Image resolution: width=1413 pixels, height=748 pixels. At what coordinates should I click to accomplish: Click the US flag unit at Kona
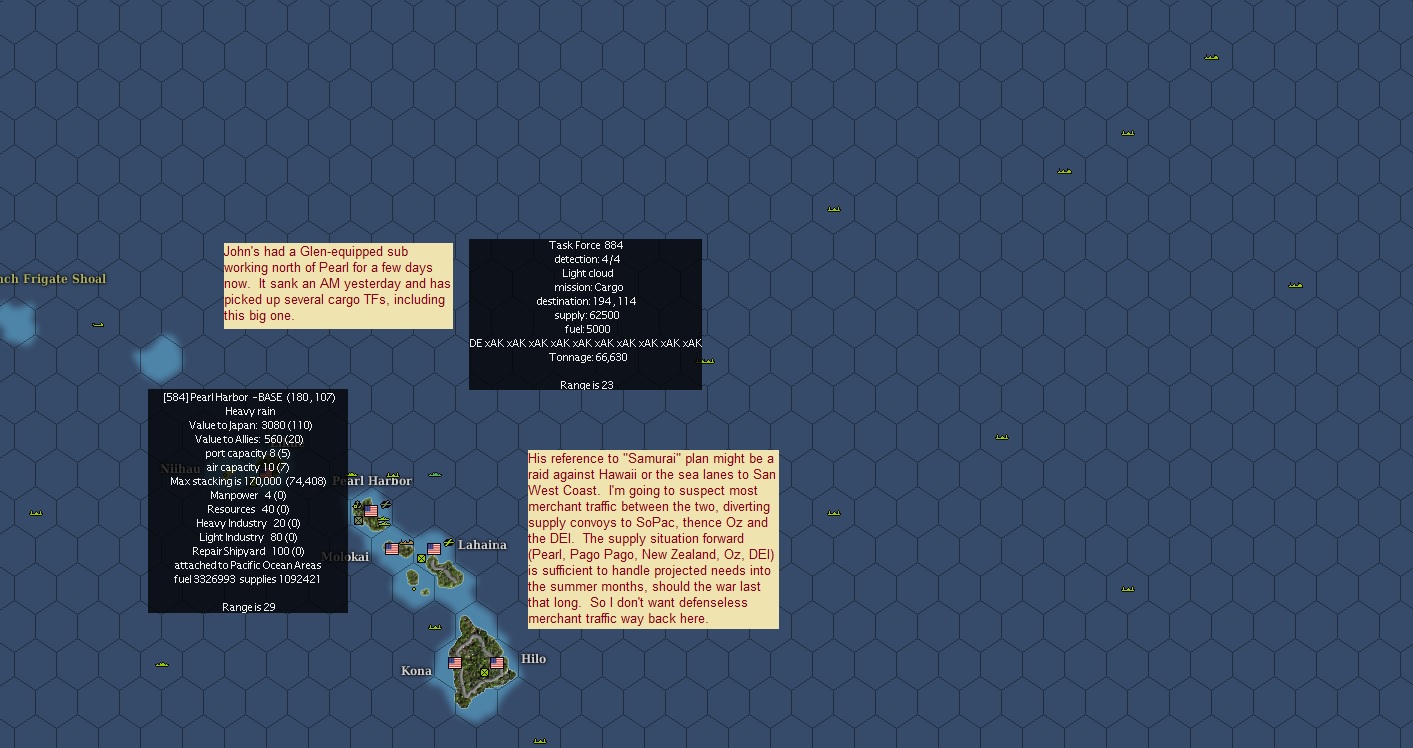pos(454,665)
